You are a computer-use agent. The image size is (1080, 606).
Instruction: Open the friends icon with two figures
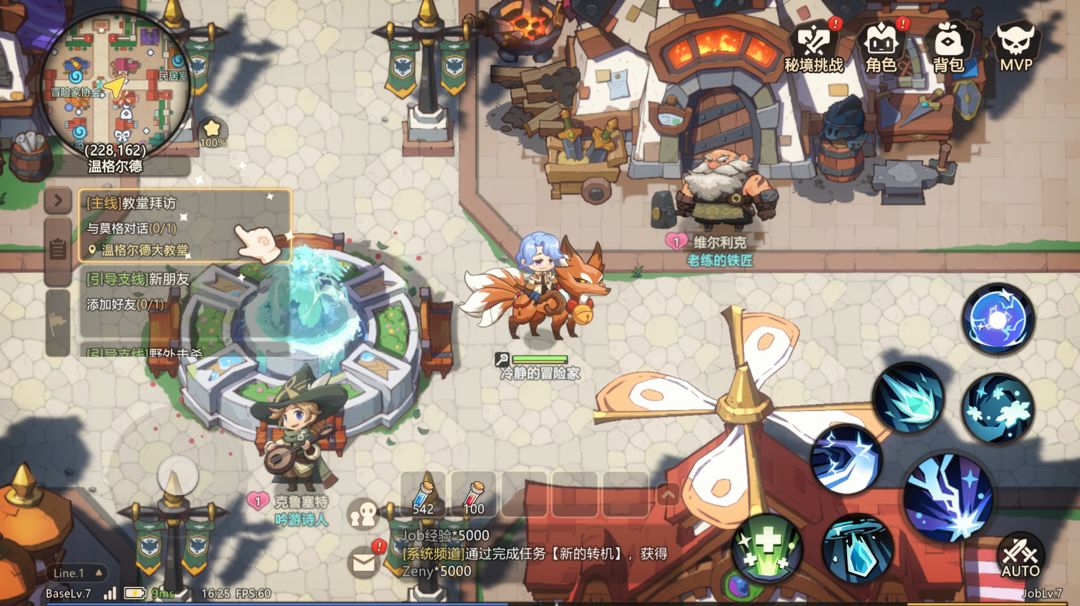click(363, 515)
